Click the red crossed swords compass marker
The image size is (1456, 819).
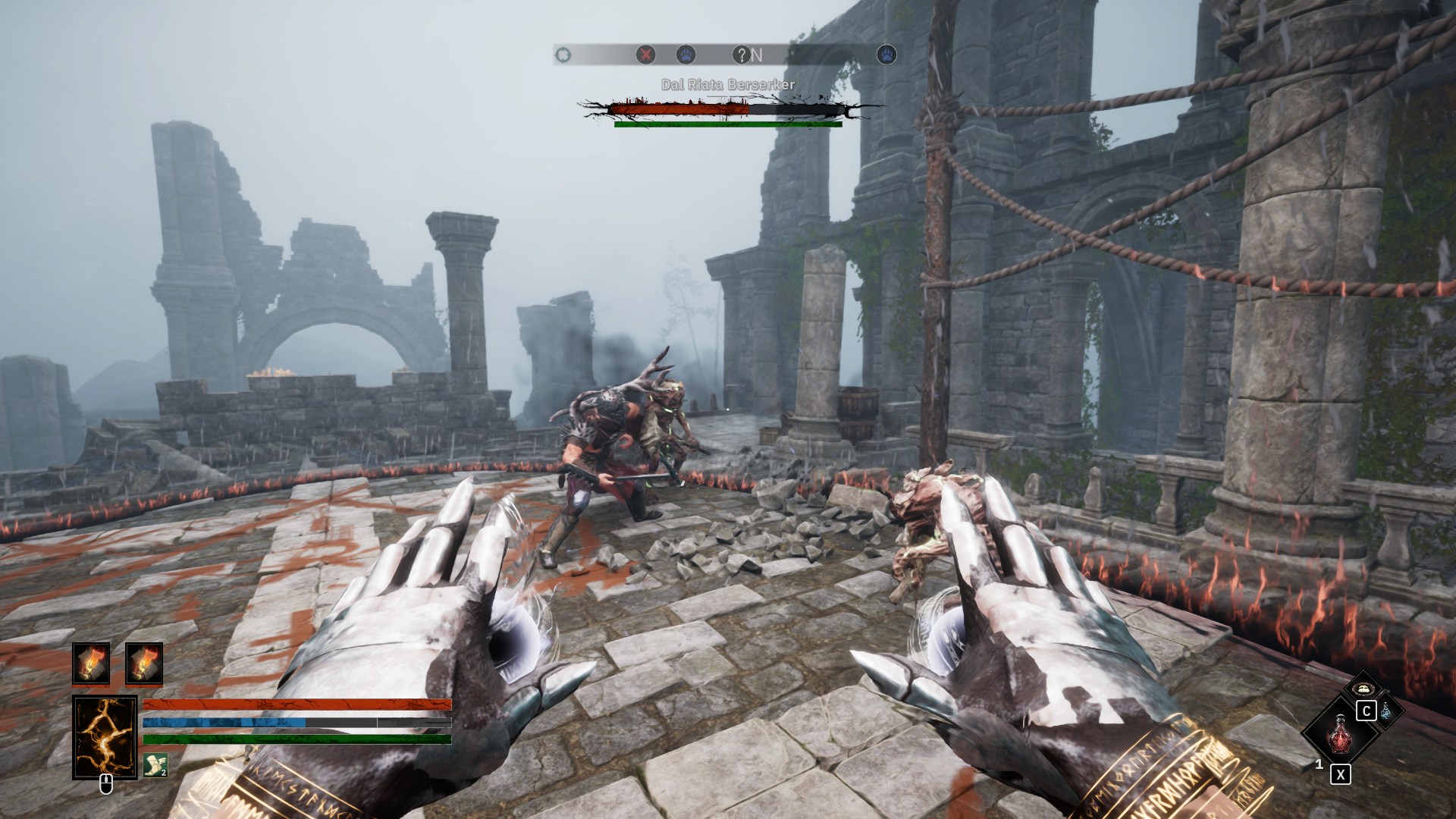click(645, 55)
